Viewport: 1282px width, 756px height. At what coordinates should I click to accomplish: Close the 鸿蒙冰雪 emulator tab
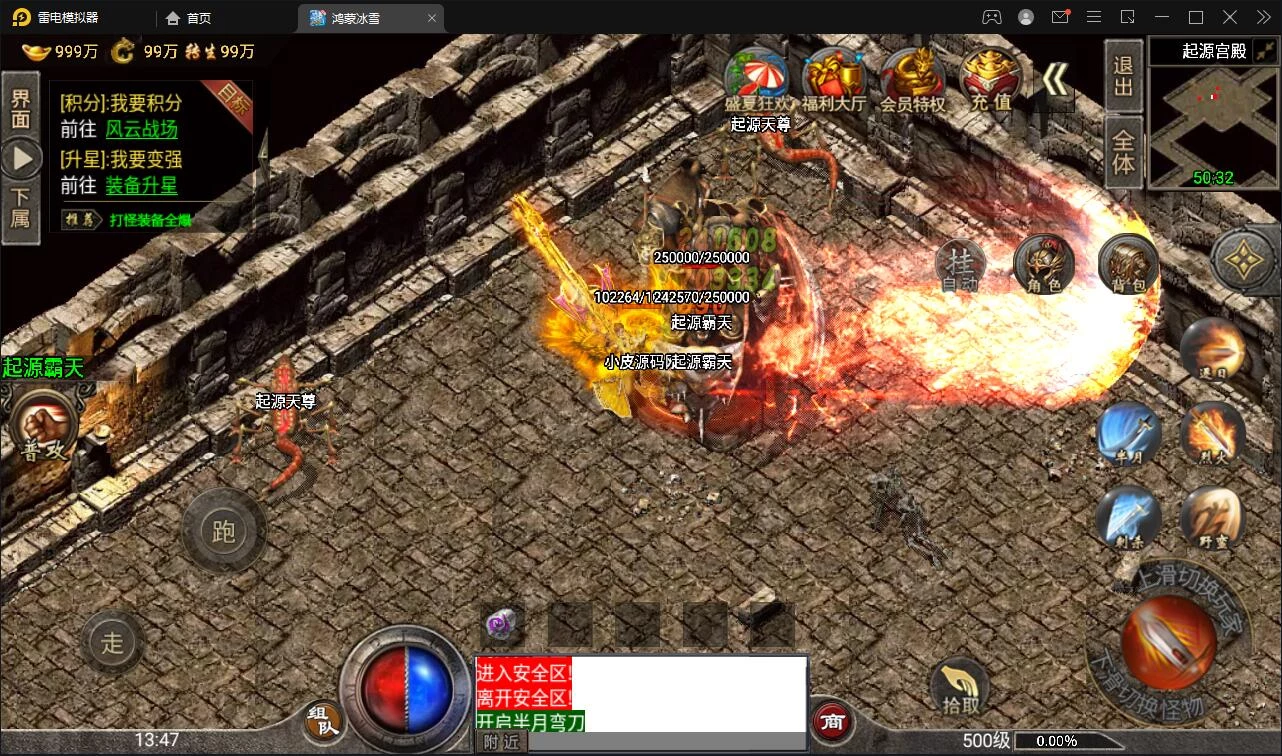(432, 18)
